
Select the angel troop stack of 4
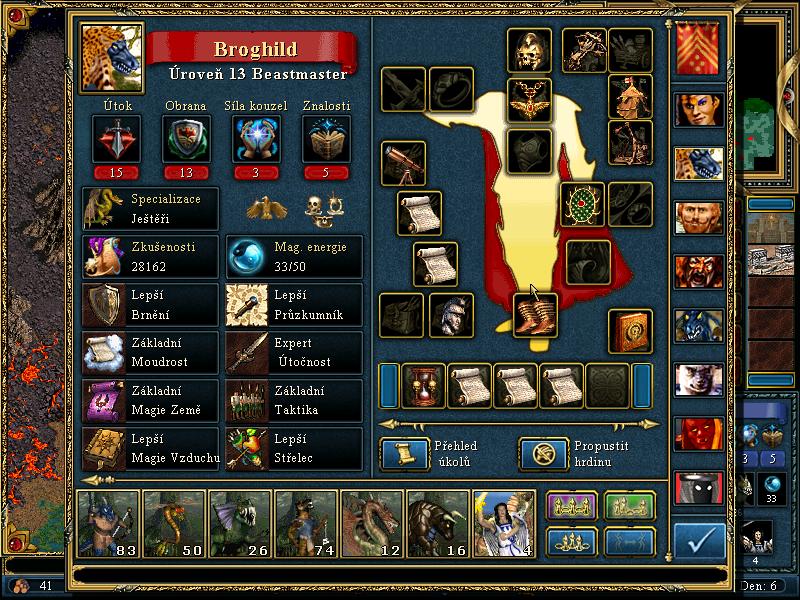click(x=503, y=523)
